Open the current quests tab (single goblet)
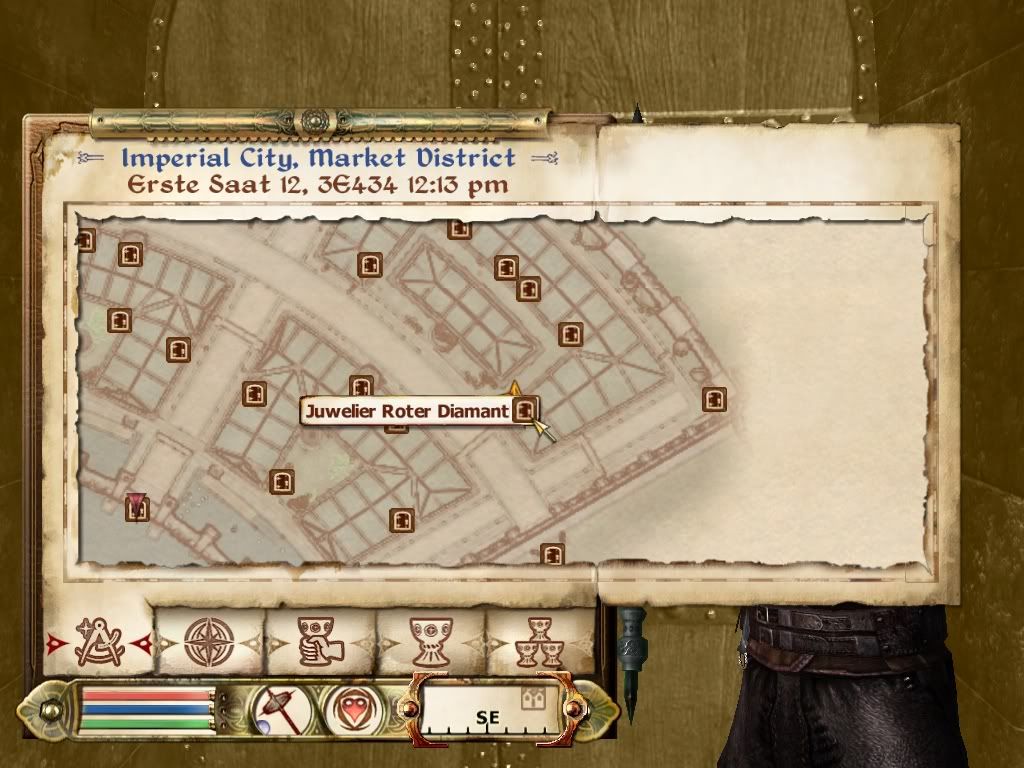The image size is (1024, 768). pos(431,641)
